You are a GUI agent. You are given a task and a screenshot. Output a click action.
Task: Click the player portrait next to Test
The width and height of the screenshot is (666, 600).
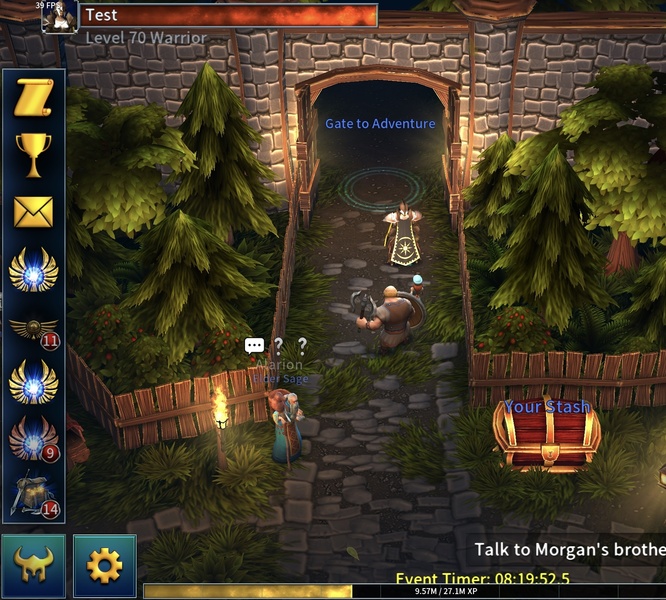point(59,17)
